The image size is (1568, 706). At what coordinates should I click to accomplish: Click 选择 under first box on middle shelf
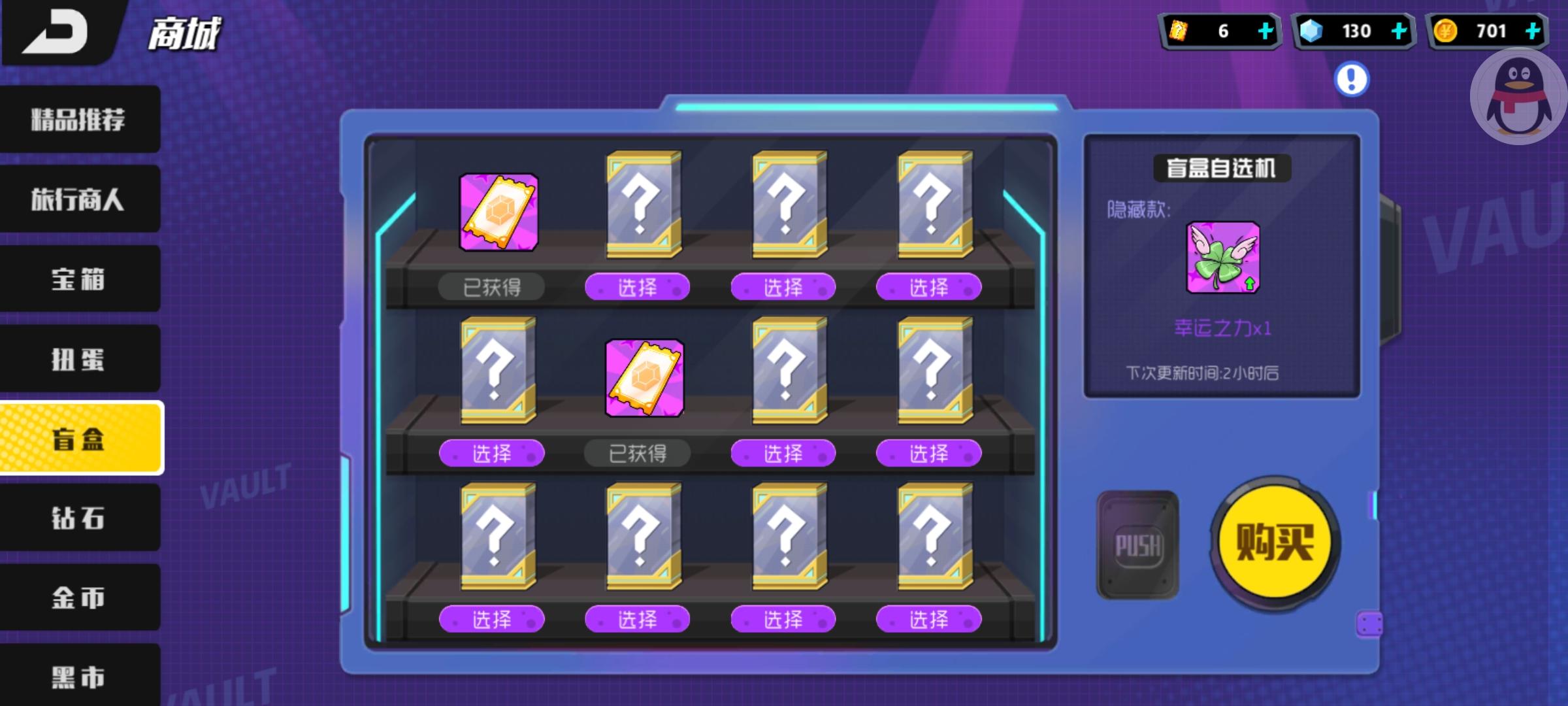point(494,452)
